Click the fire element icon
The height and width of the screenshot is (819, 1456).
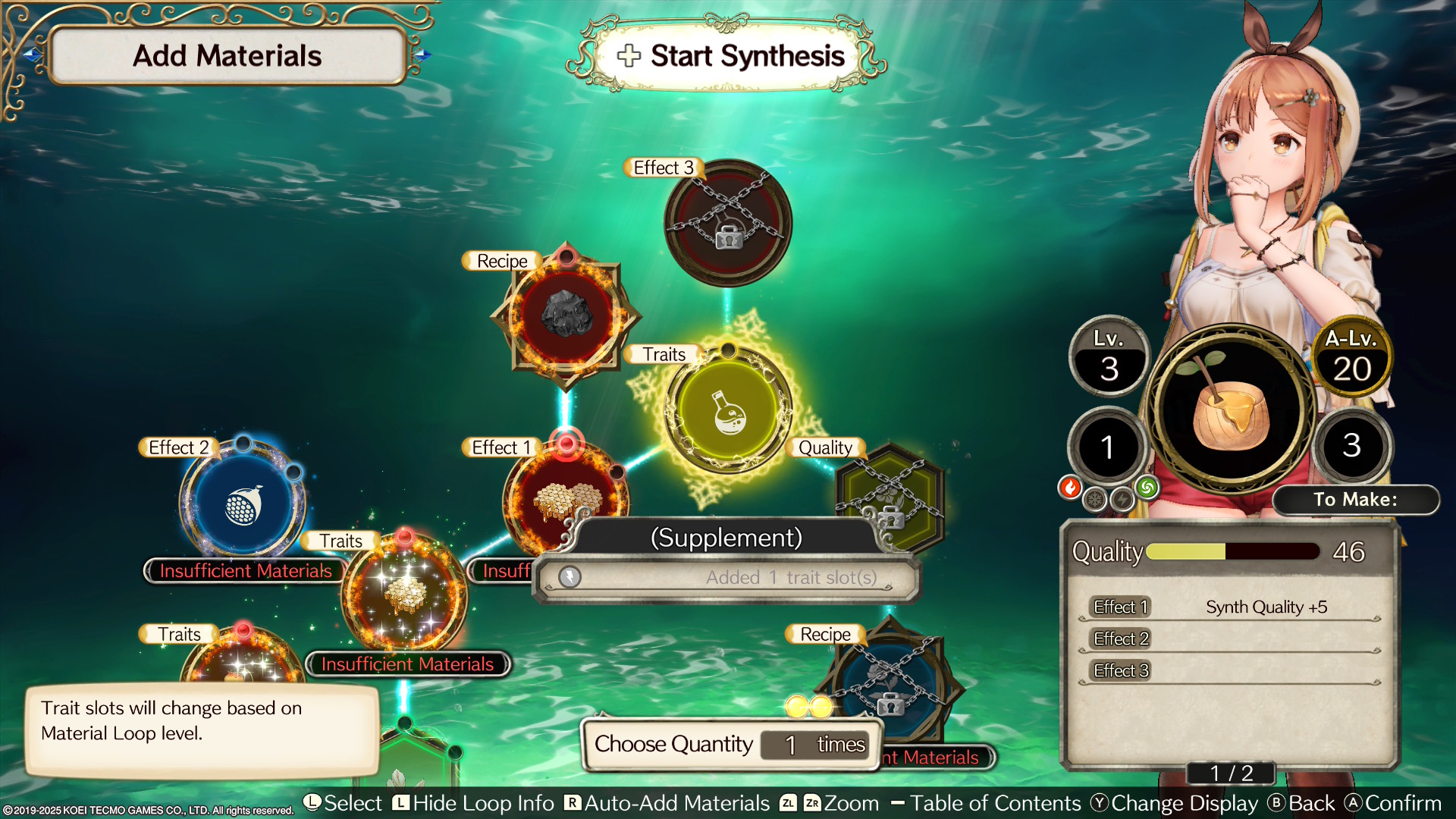pyautogui.click(x=1070, y=488)
